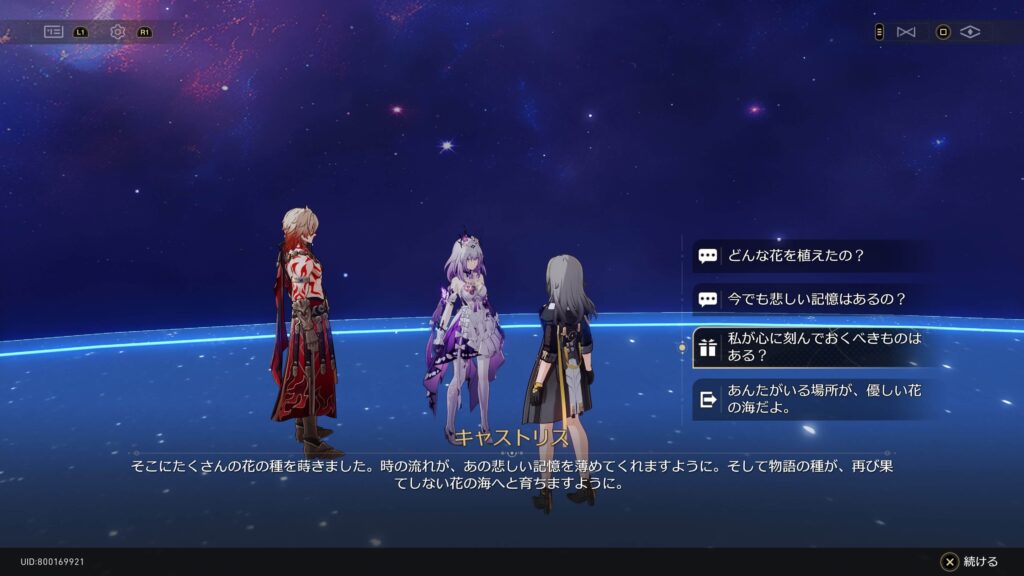Choose the exit reply "あんたがいる場所が、優しい花の海だよ。"
Viewport: 1024px width, 576px height.
pyautogui.click(x=808, y=399)
